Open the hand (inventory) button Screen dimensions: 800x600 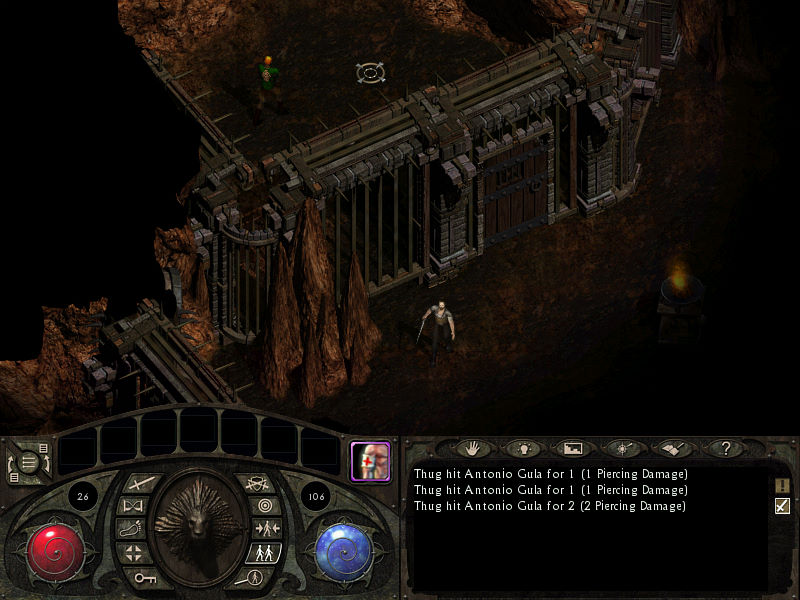pos(470,449)
